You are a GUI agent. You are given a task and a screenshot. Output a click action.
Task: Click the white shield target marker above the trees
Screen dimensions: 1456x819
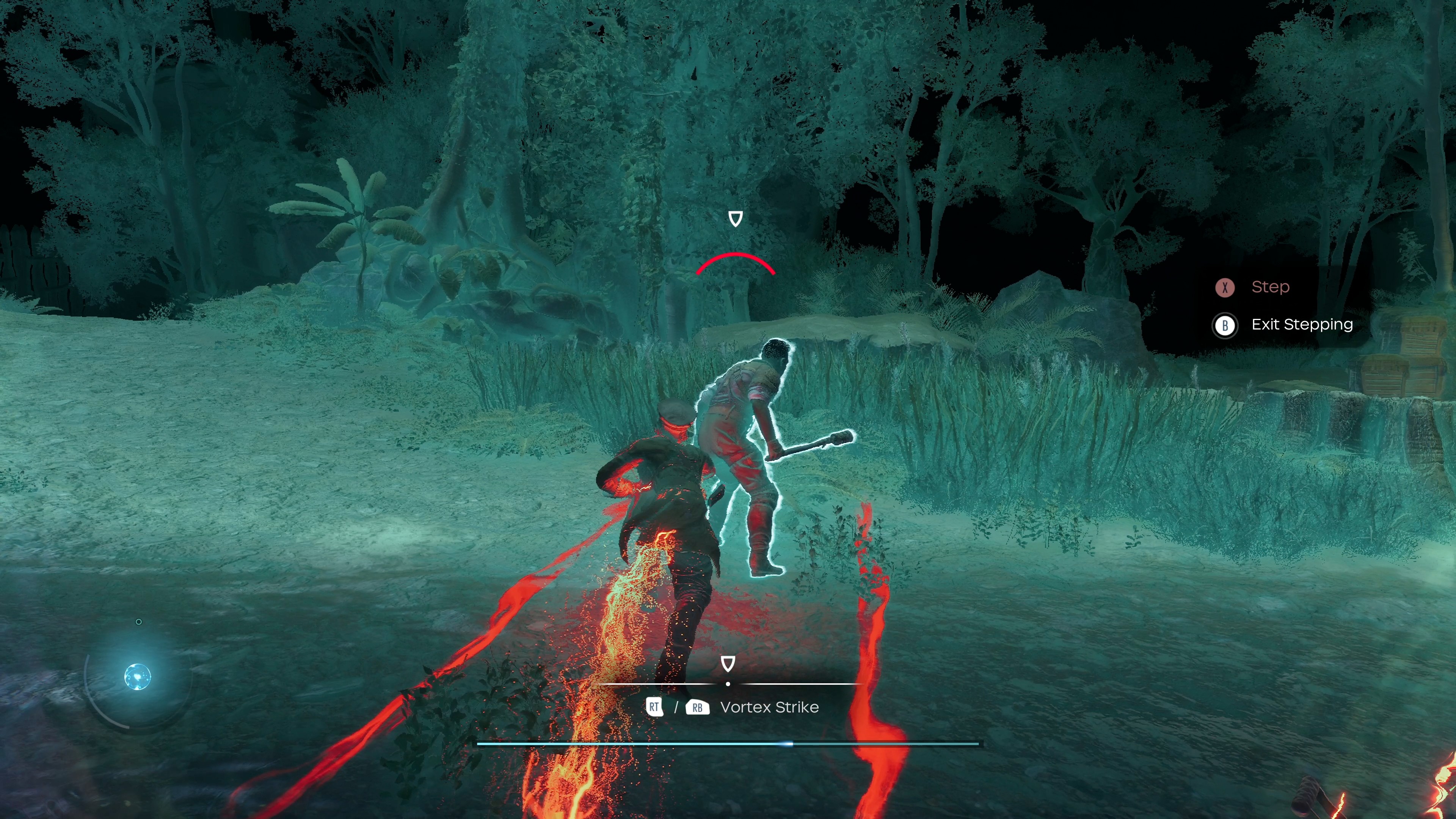[x=735, y=219]
